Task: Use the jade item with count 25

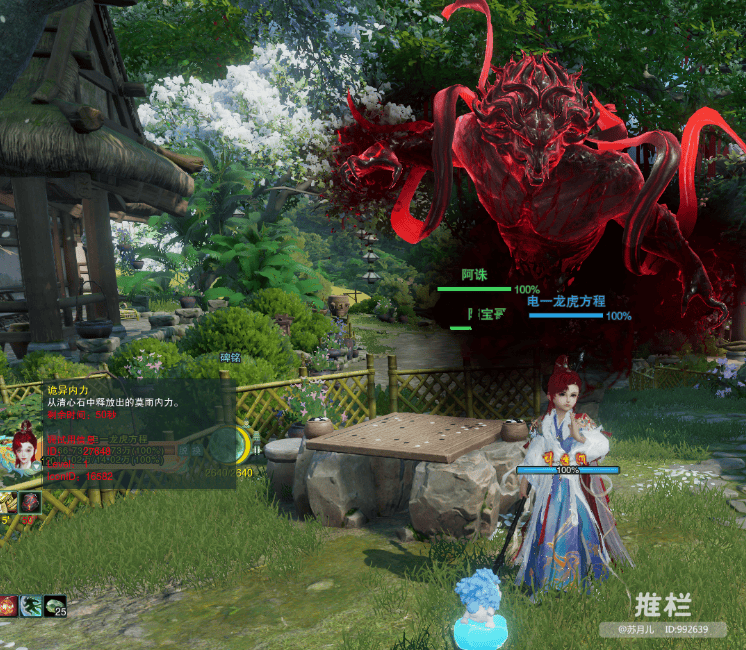Action: click(54, 605)
